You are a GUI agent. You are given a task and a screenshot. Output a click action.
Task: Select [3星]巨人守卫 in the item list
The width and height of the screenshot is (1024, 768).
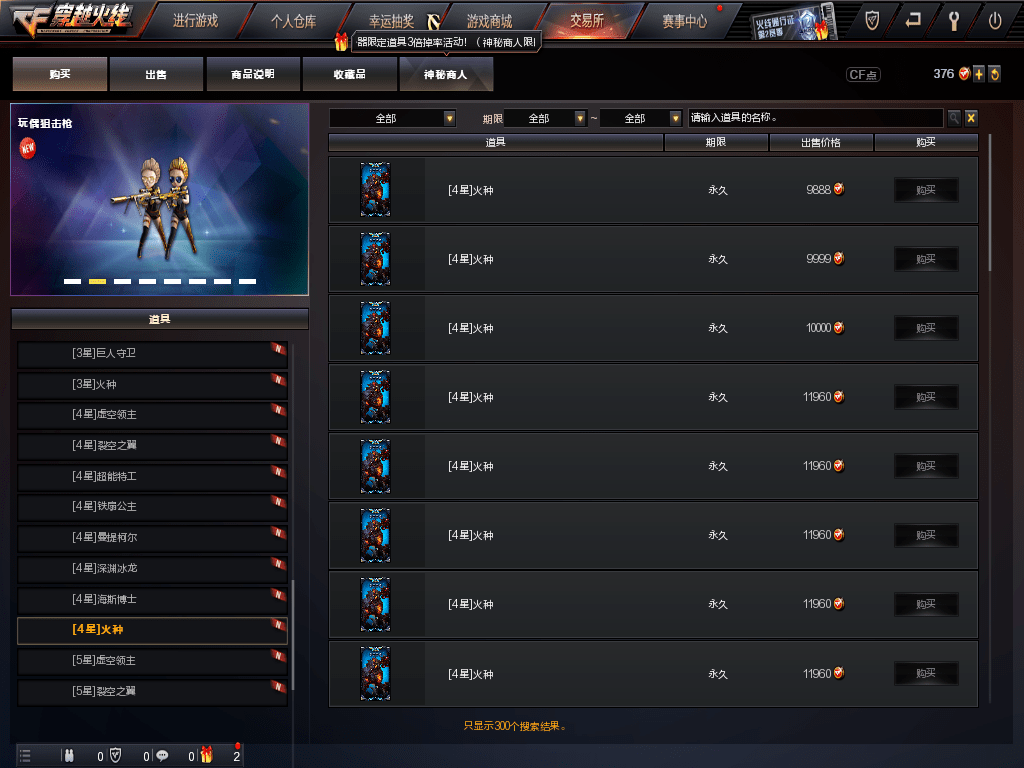(152, 353)
